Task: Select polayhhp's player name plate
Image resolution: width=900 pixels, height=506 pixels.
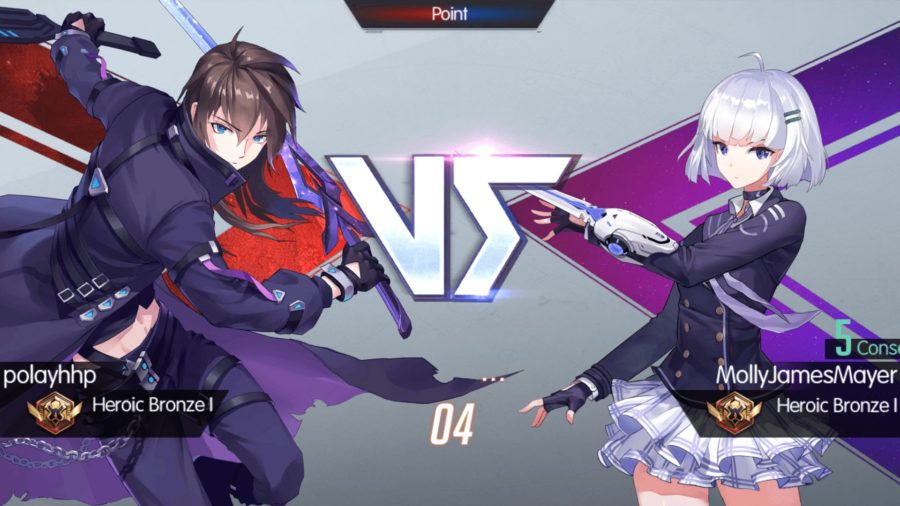Action: tap(43, 376)
